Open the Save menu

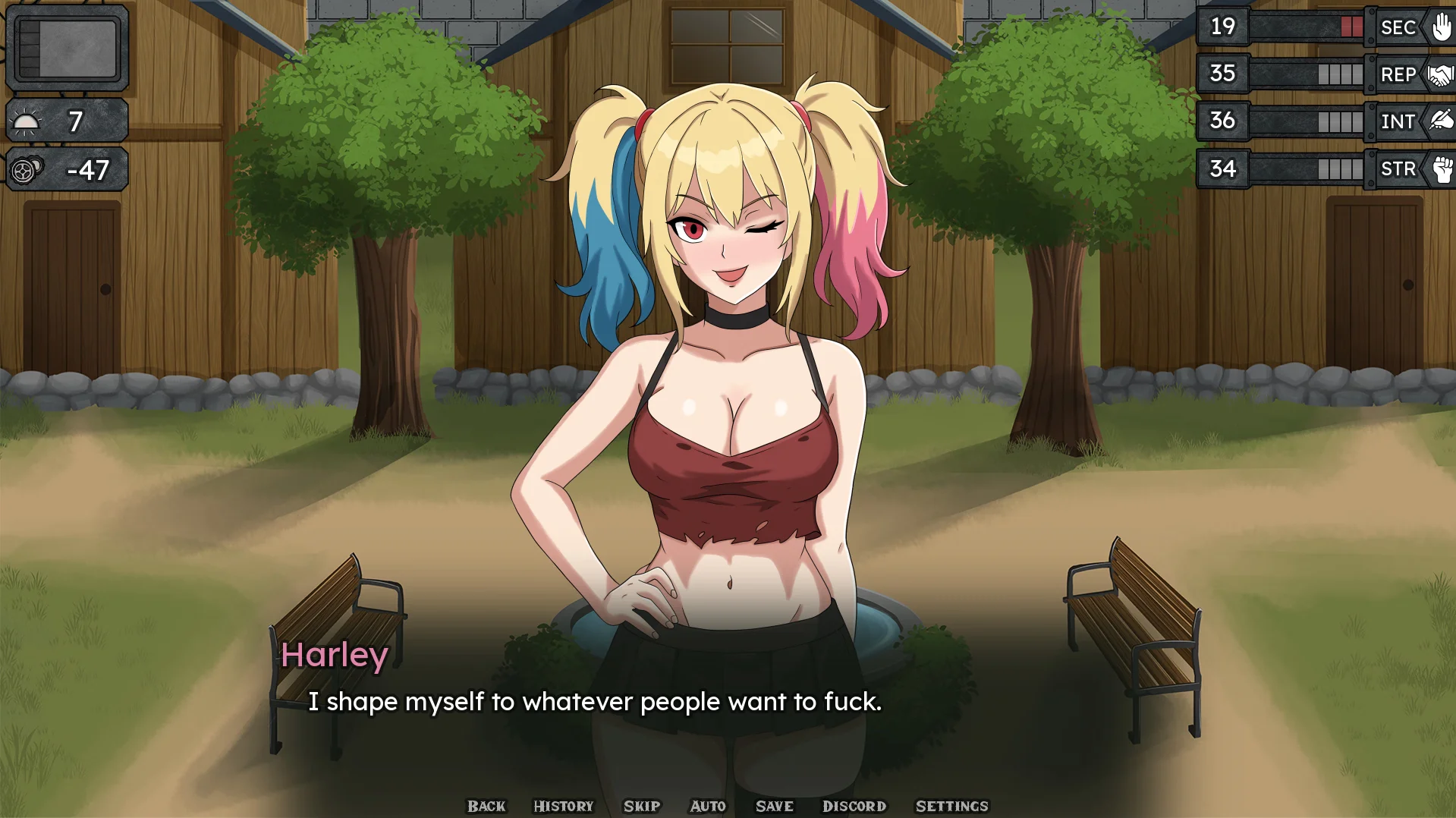pos(774,806)
